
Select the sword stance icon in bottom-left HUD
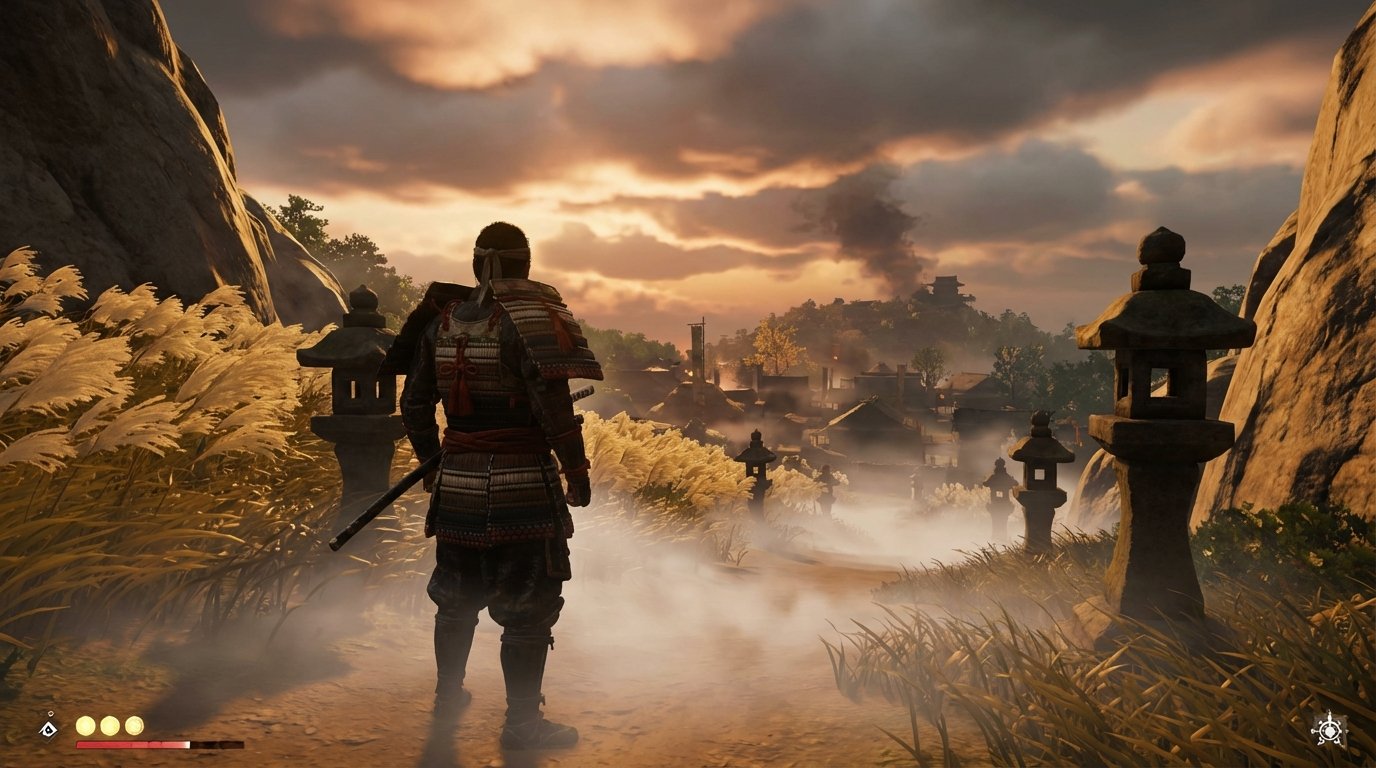click(x=48, y=727)
